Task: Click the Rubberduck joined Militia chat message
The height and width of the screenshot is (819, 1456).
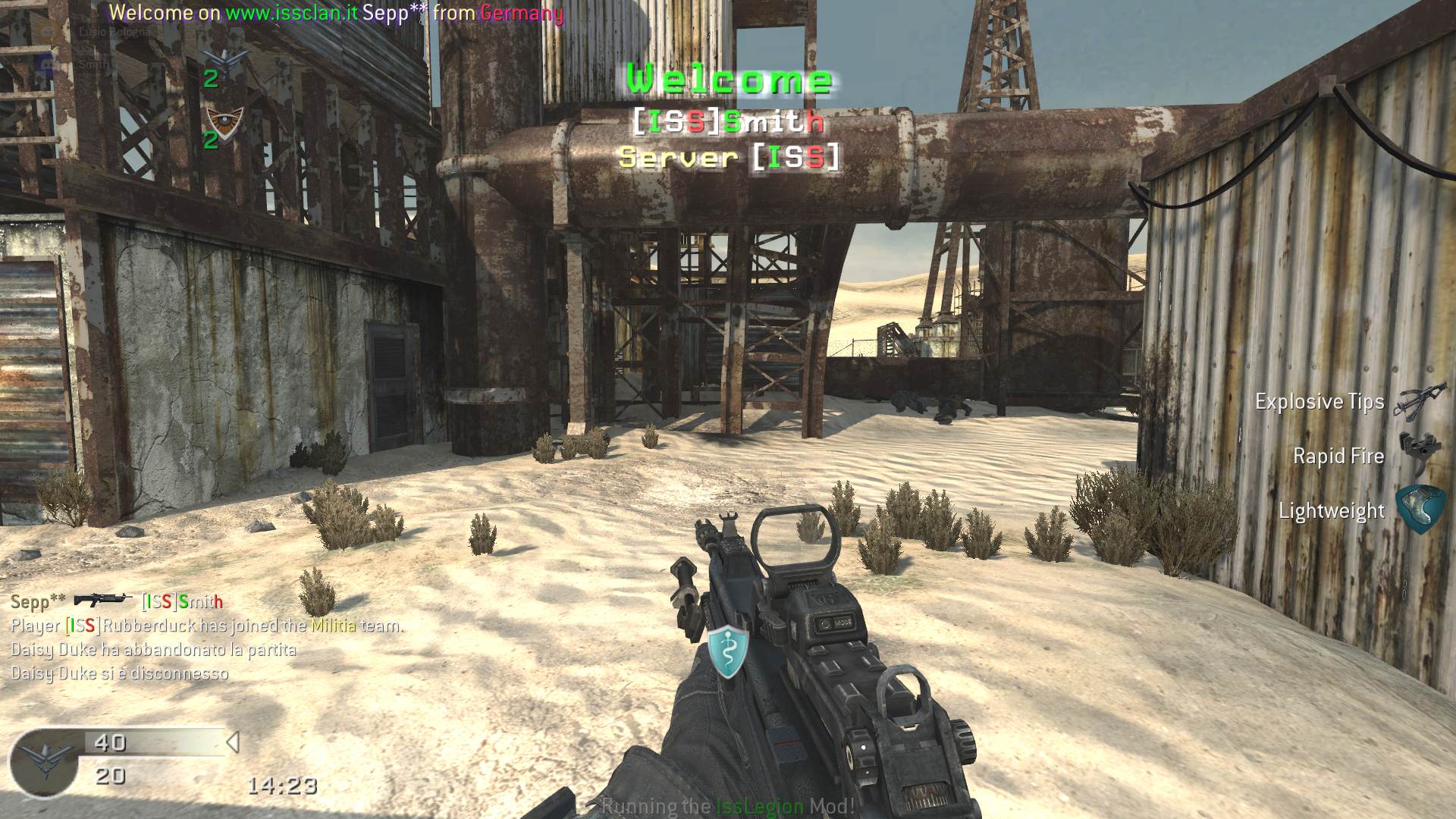Action: point(207,626)
